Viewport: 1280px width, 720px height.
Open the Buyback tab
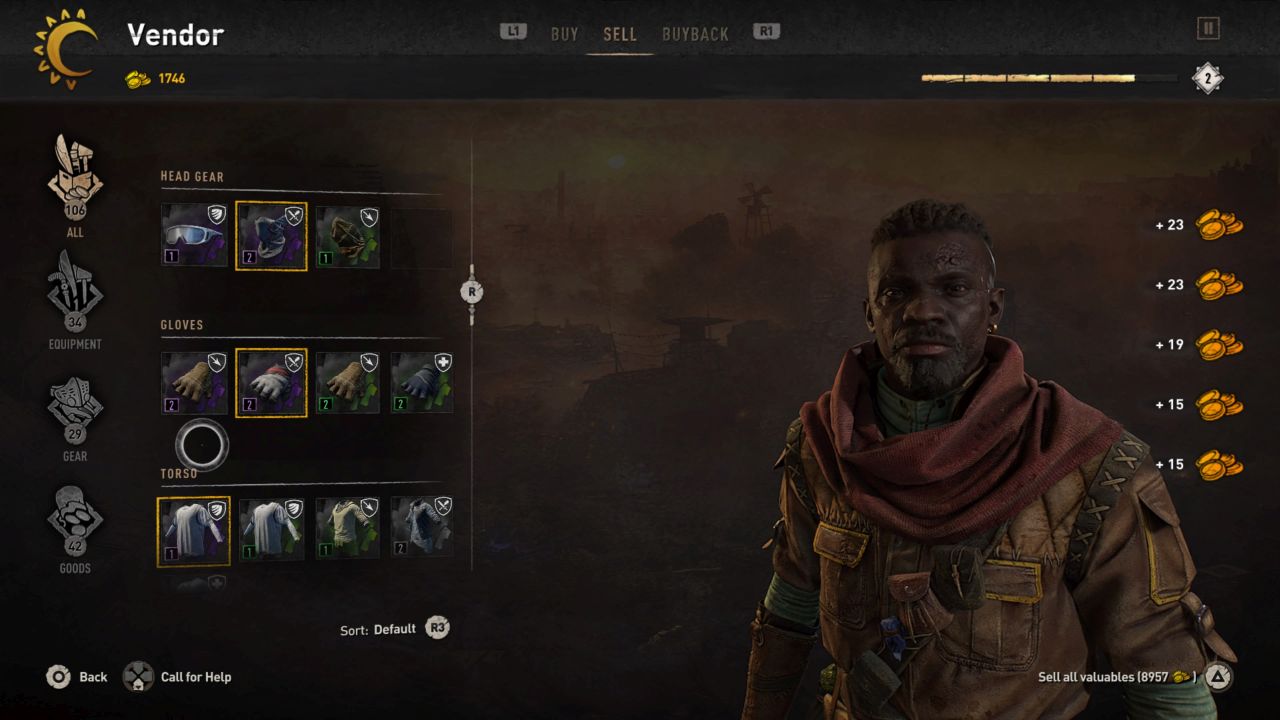tap(695, 34)
